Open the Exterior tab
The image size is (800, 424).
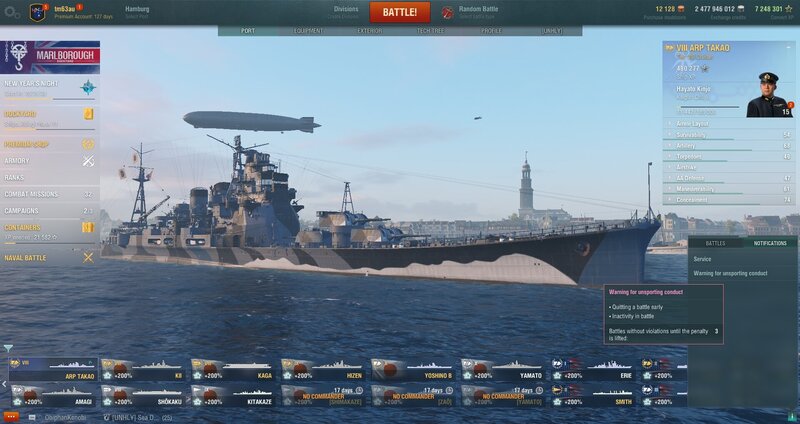pos(370,31)
